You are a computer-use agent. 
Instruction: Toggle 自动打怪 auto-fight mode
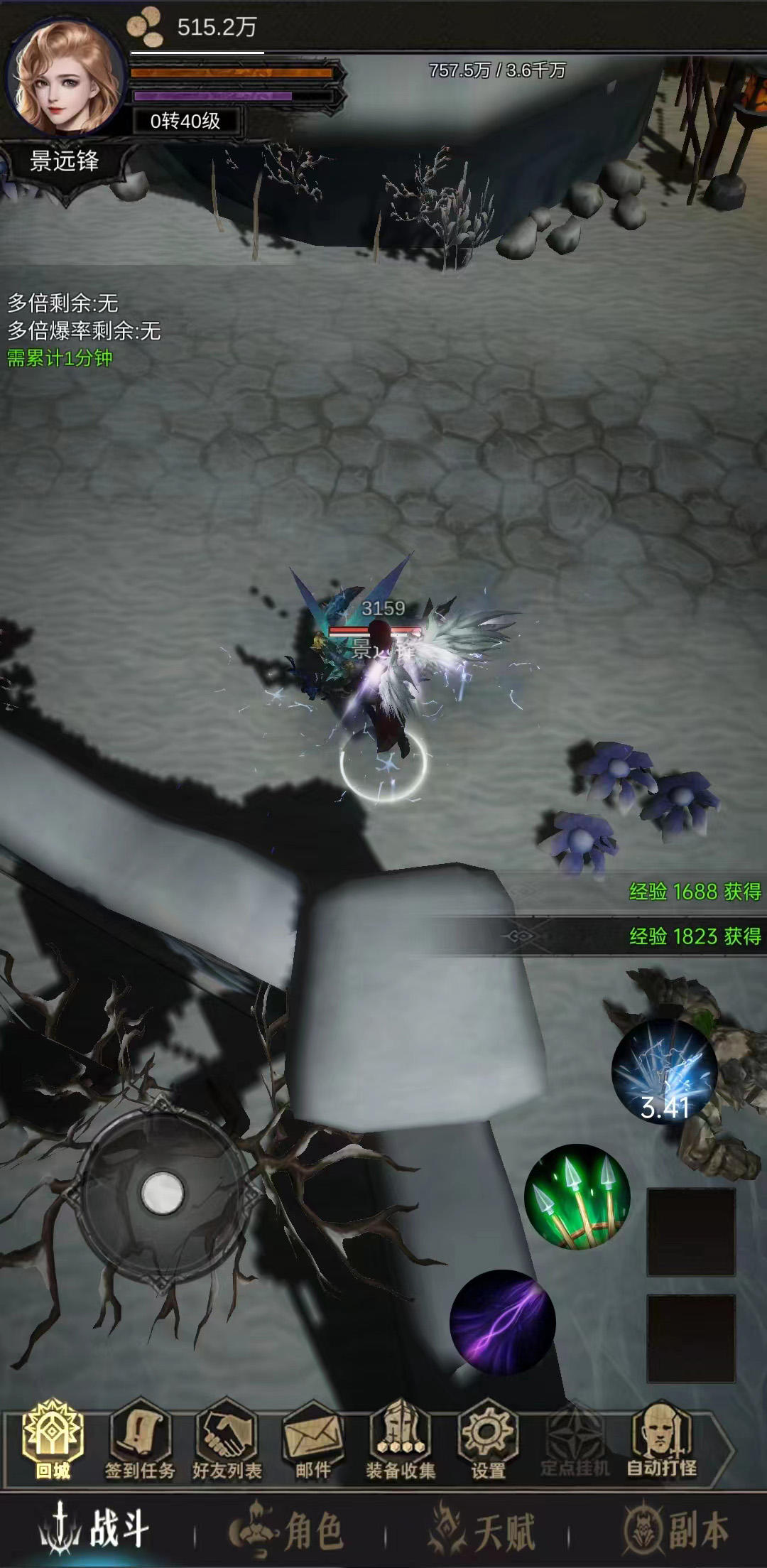tap(661, 1439)
